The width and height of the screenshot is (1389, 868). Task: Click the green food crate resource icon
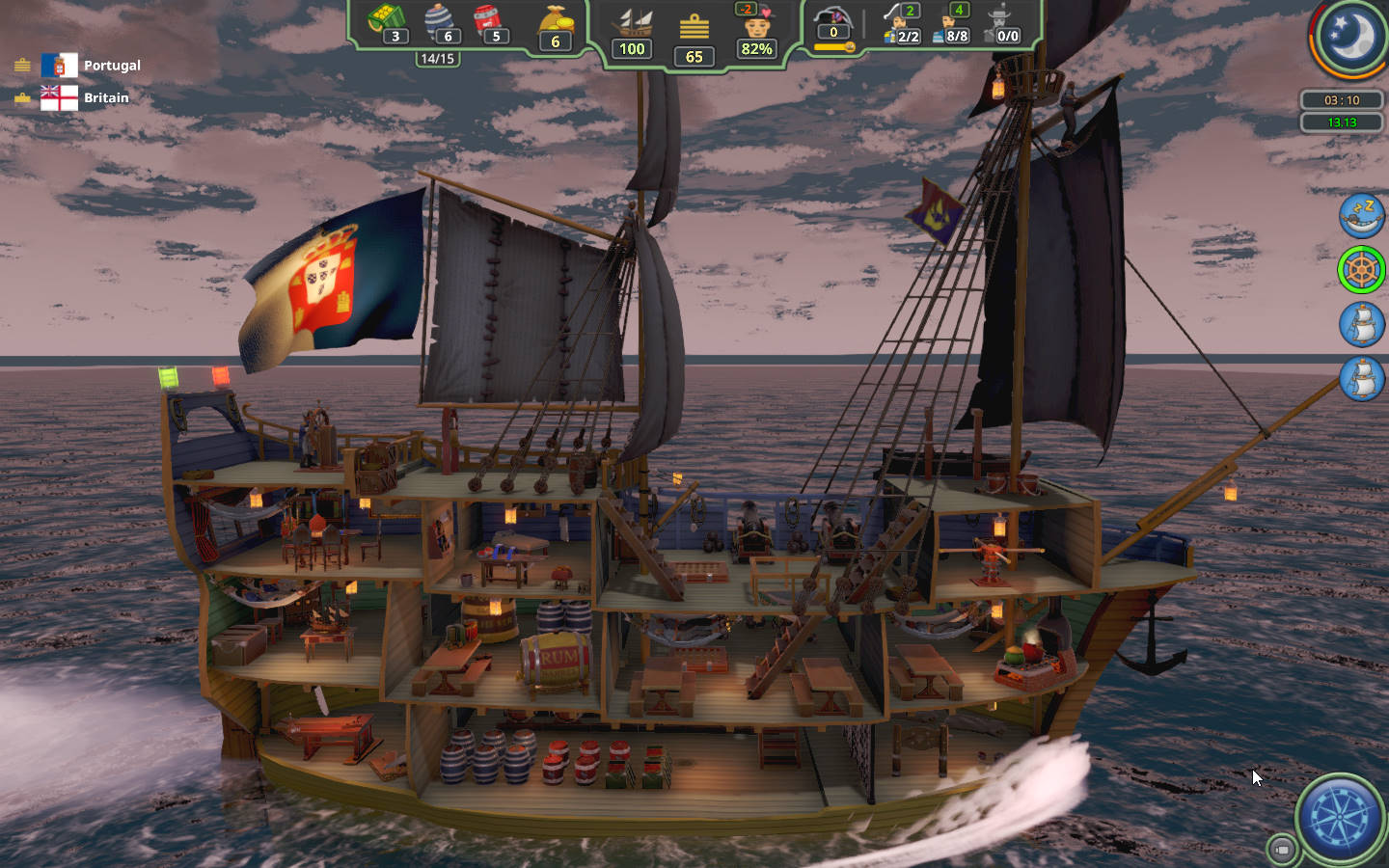(x=387, y=20)
